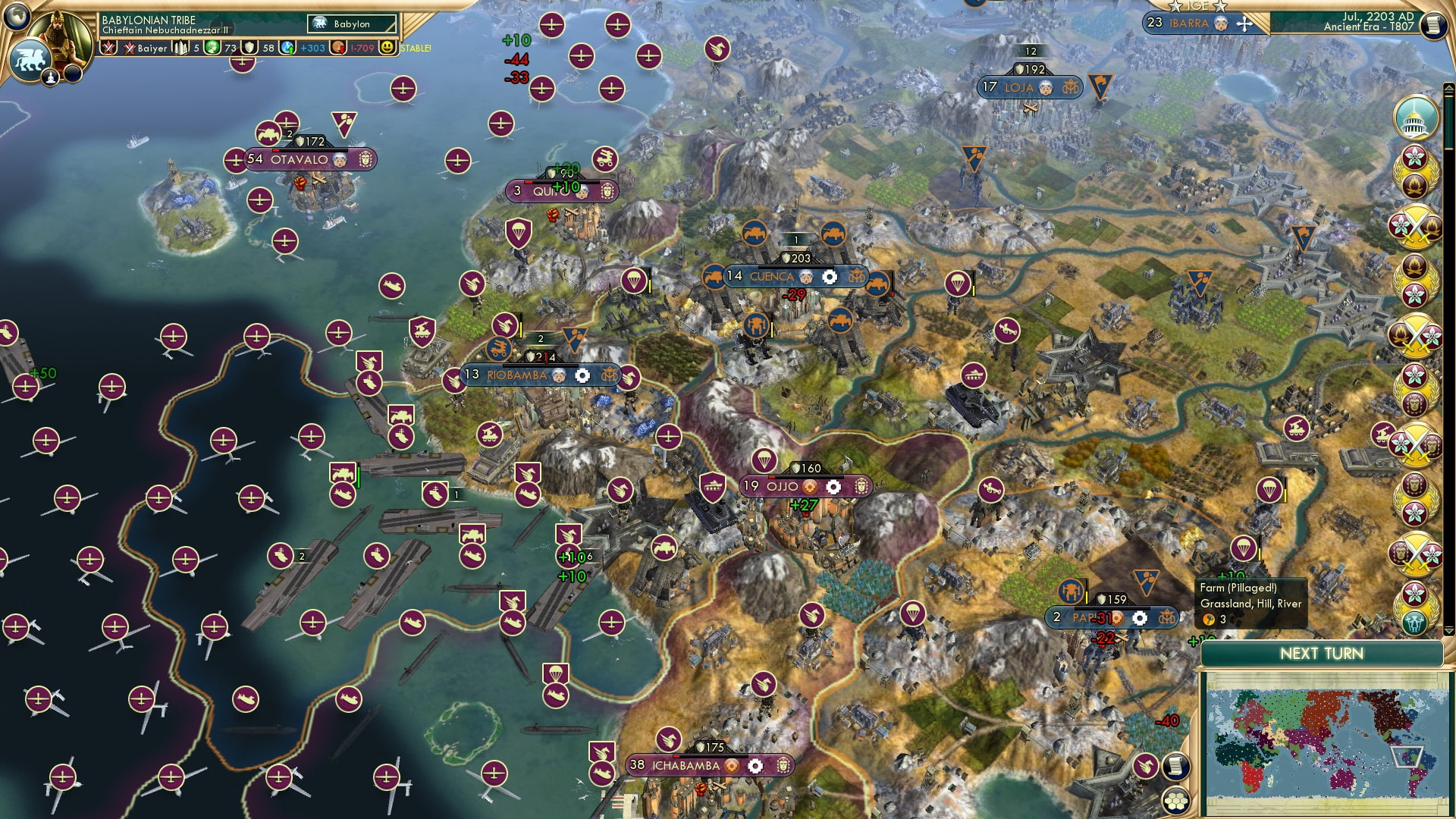Viewport: 1456px width, 819px height.
Task: Click the culture icon showing 73
Action: [x=213, y=48]
